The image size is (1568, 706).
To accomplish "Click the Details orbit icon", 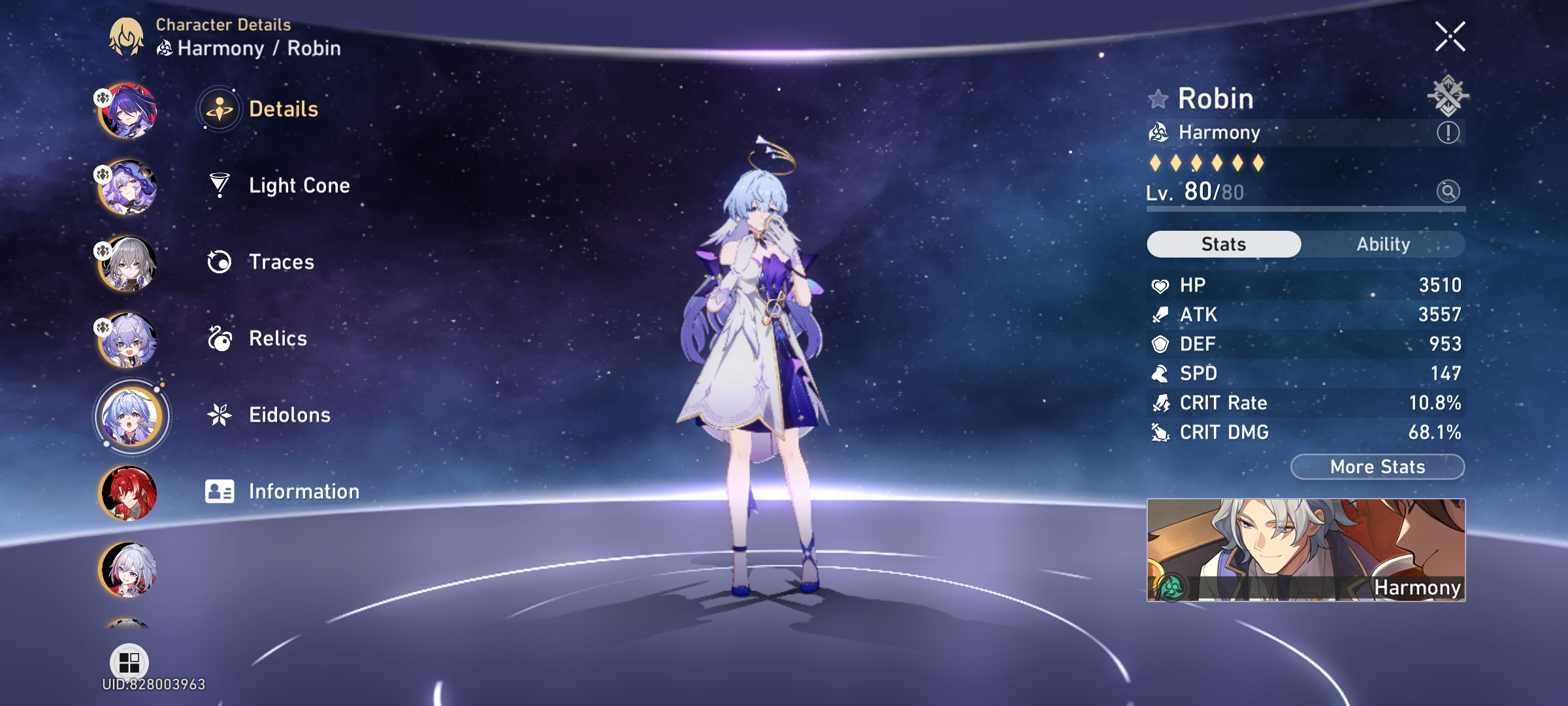I will 221,109.
